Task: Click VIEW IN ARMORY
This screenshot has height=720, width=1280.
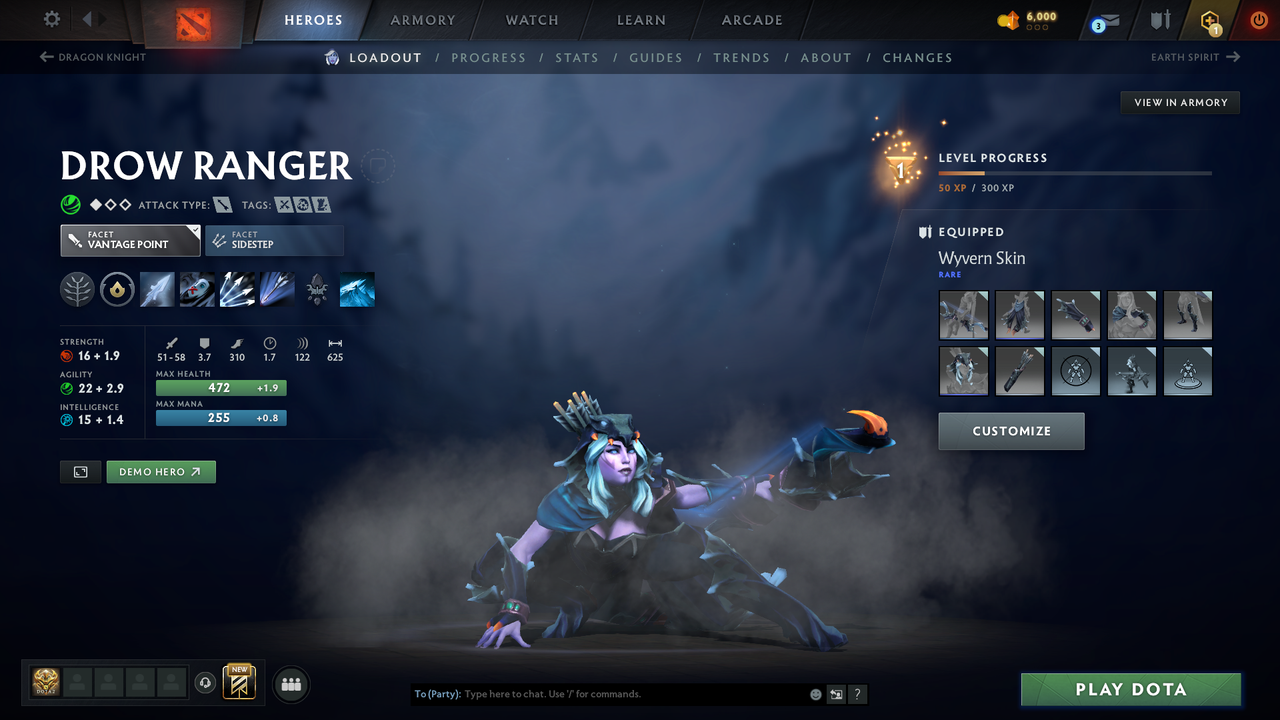Action: 1179,102
